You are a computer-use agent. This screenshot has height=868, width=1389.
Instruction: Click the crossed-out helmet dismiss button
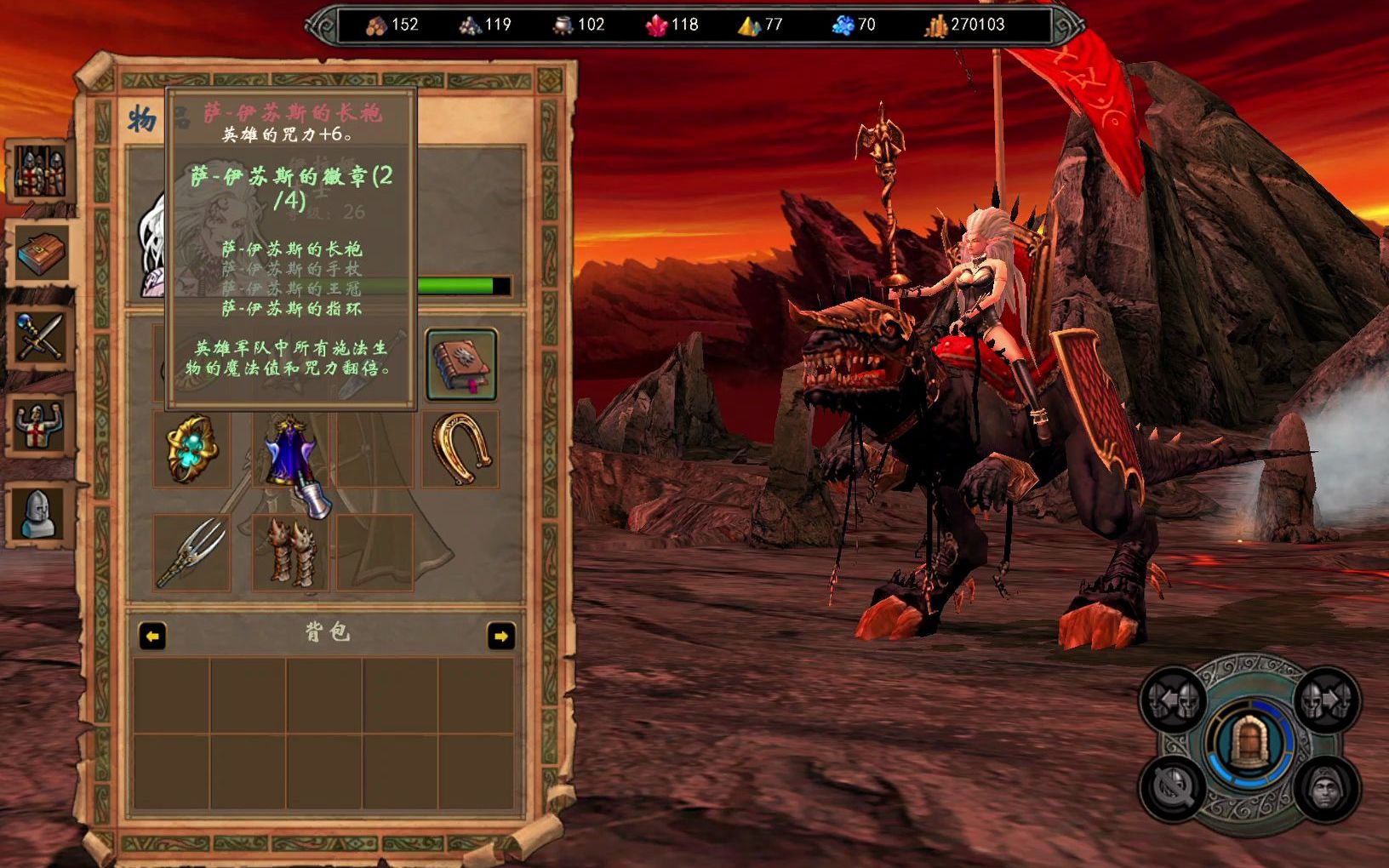pos(1175,788)
